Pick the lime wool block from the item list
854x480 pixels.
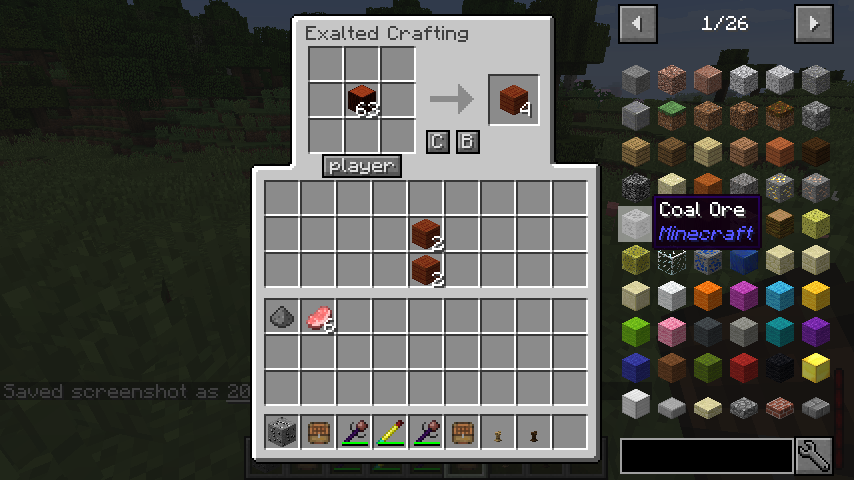click(636, 331)
